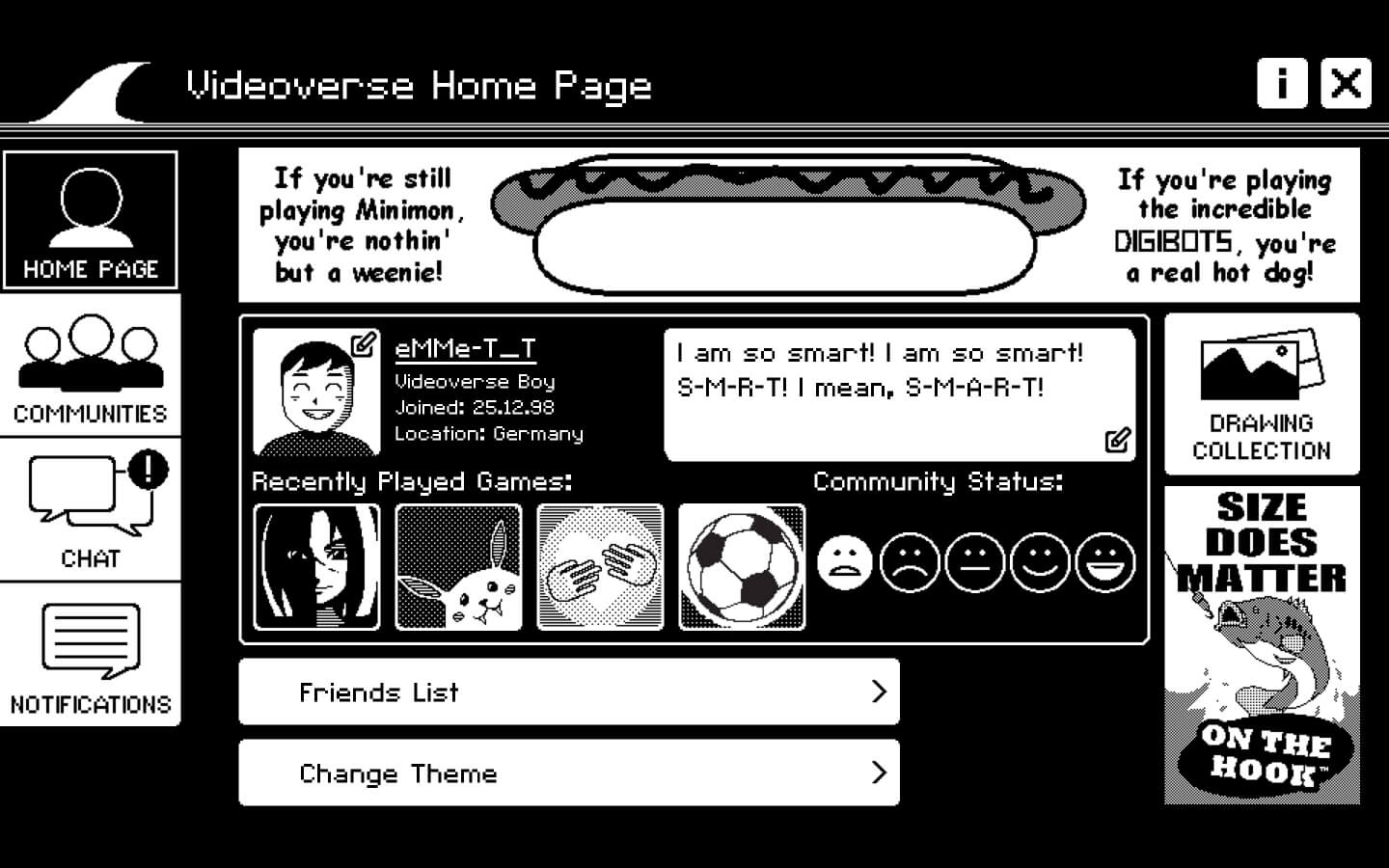Screen dimensions: 1389x868
Task: Select the smiling face mood option
Action: coord(1040,562)
